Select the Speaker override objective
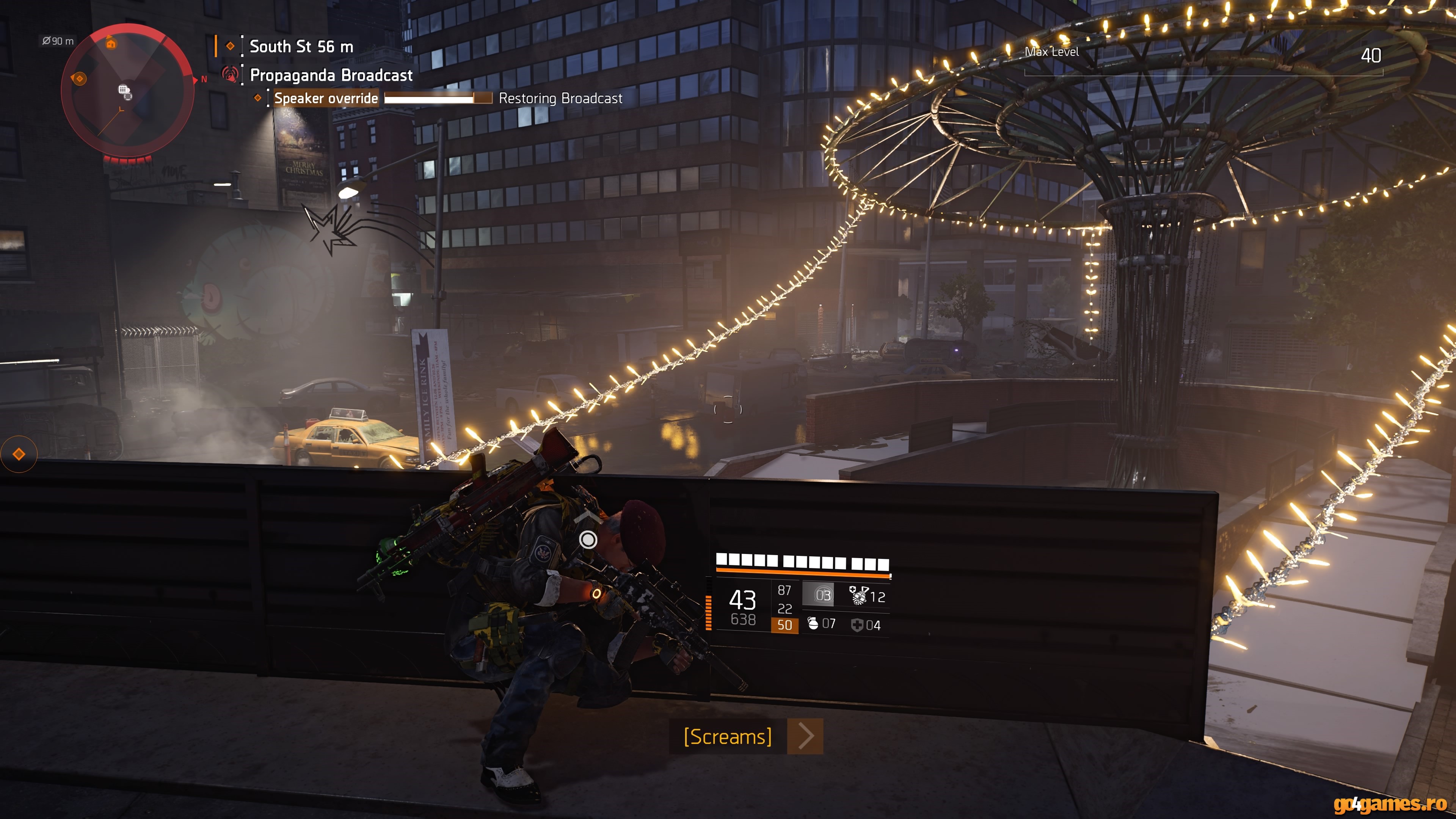The height and width of the screenshot is (819, 1456). pos(326,98)
